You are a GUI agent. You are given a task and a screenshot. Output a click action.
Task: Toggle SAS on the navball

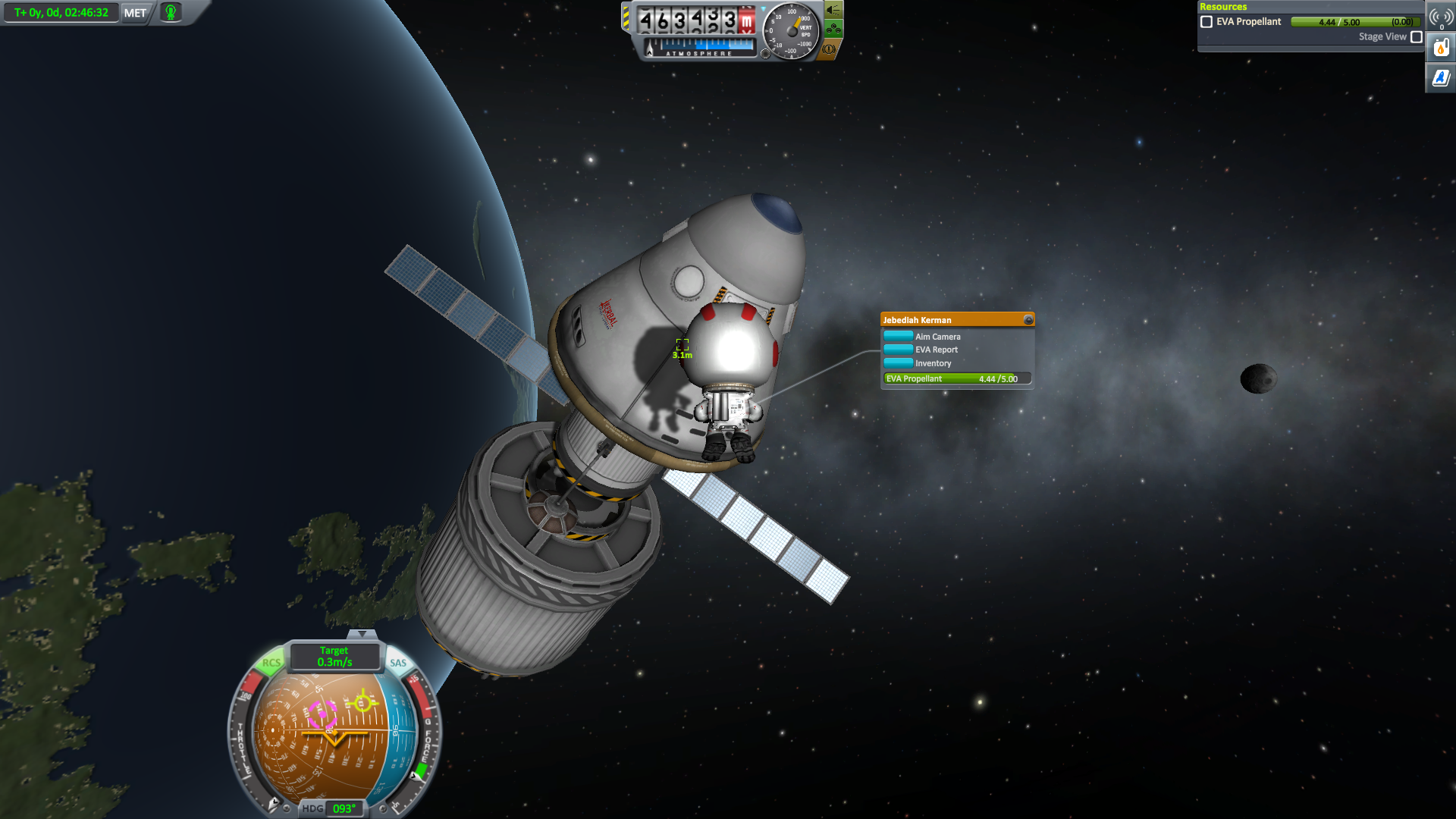(398, 663)
